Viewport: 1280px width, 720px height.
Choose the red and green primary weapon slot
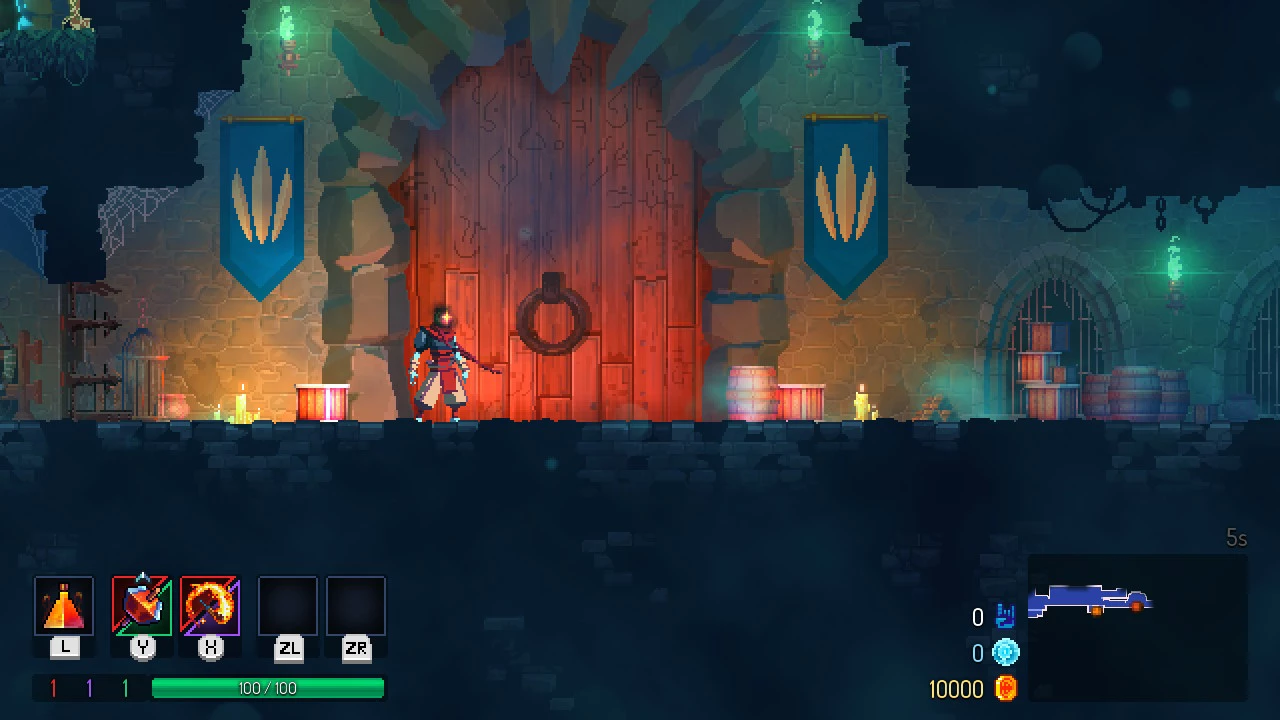(x=142, y=606)
